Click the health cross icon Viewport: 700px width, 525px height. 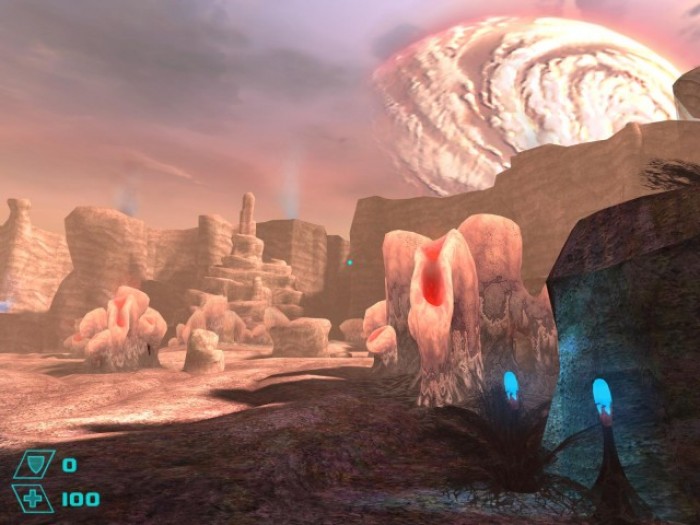(x=33, y=498)
